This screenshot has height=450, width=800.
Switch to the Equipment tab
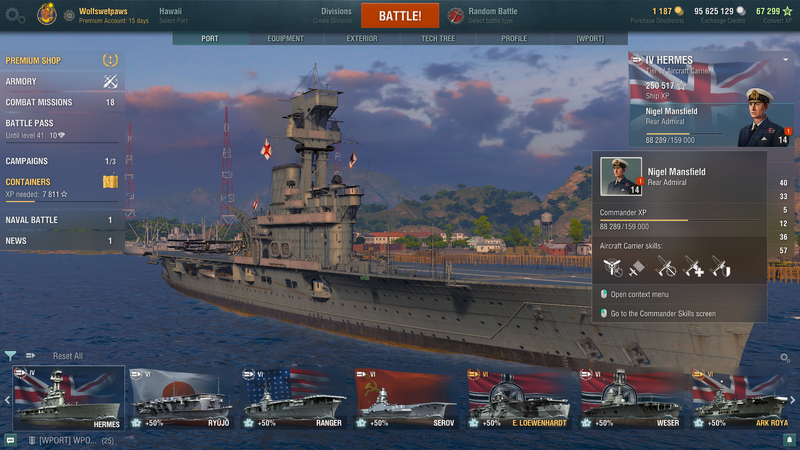285,39
